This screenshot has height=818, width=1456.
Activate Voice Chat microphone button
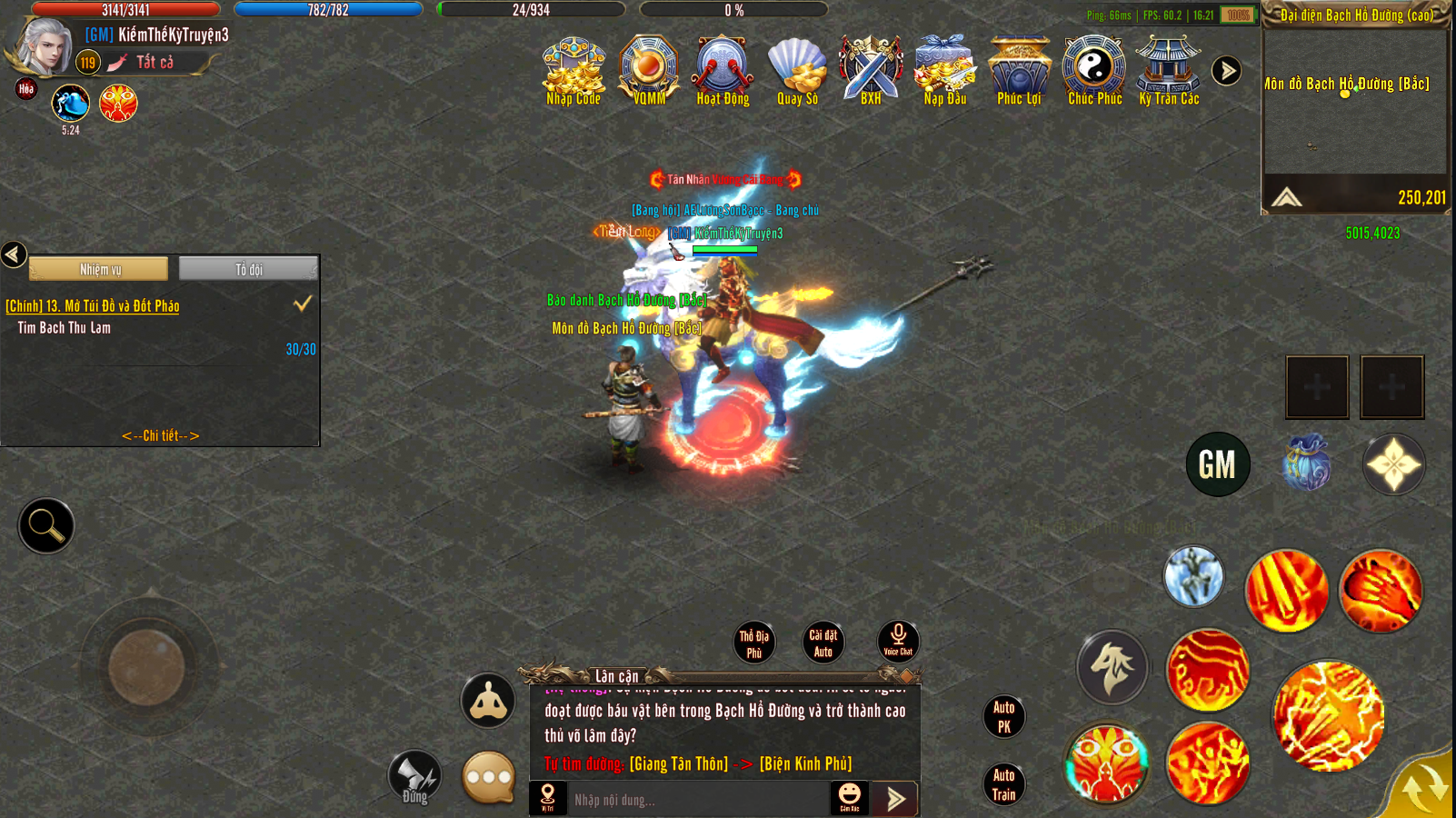898,640
